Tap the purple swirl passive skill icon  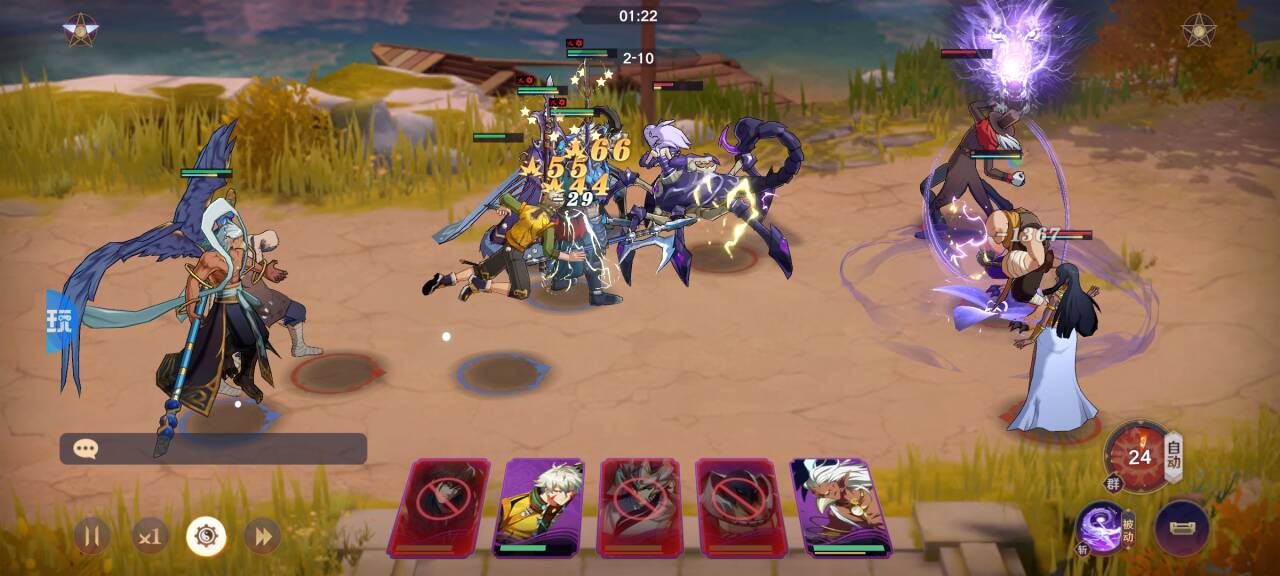point(1100,526)
